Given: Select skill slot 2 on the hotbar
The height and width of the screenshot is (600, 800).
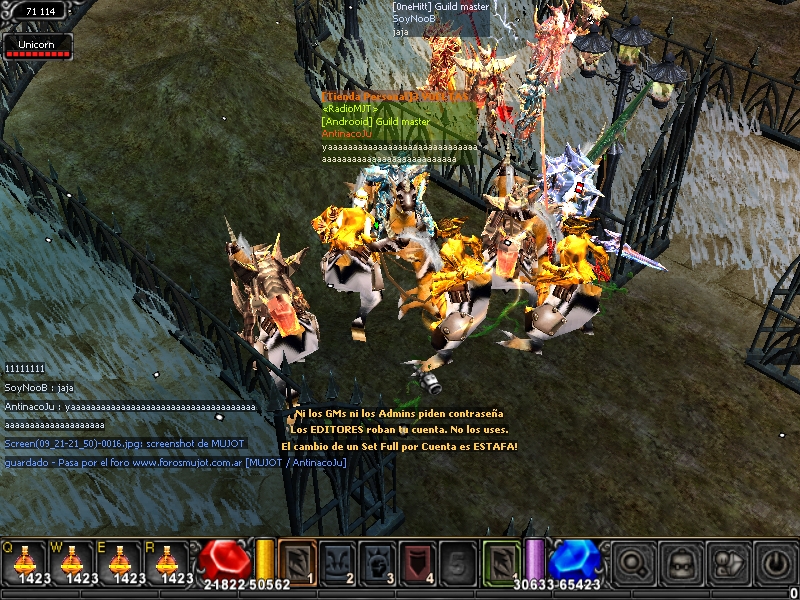Looking at the screenshot, I should [x=338, y=561].
